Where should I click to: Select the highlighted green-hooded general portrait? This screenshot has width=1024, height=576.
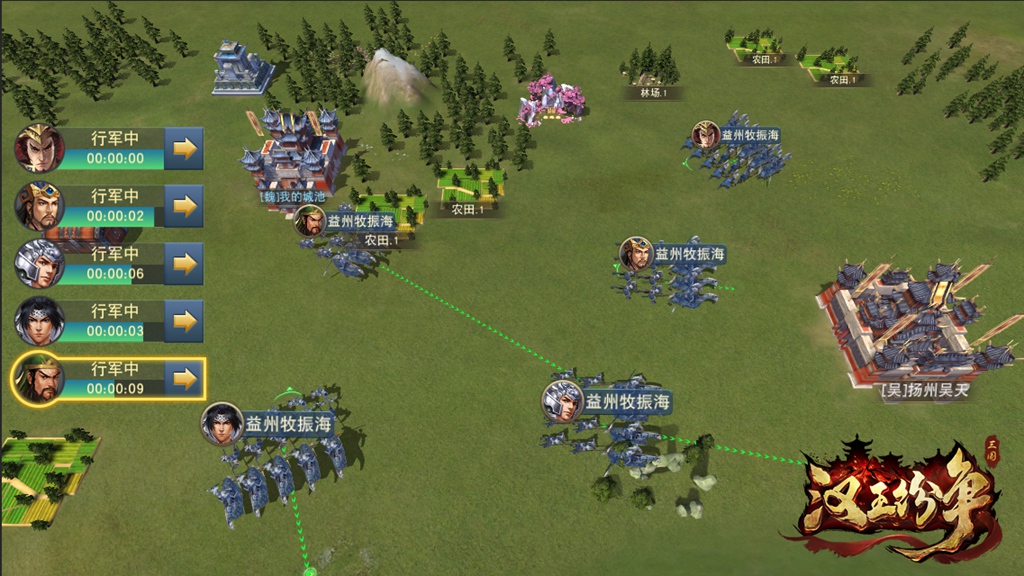tap(39, 379)
